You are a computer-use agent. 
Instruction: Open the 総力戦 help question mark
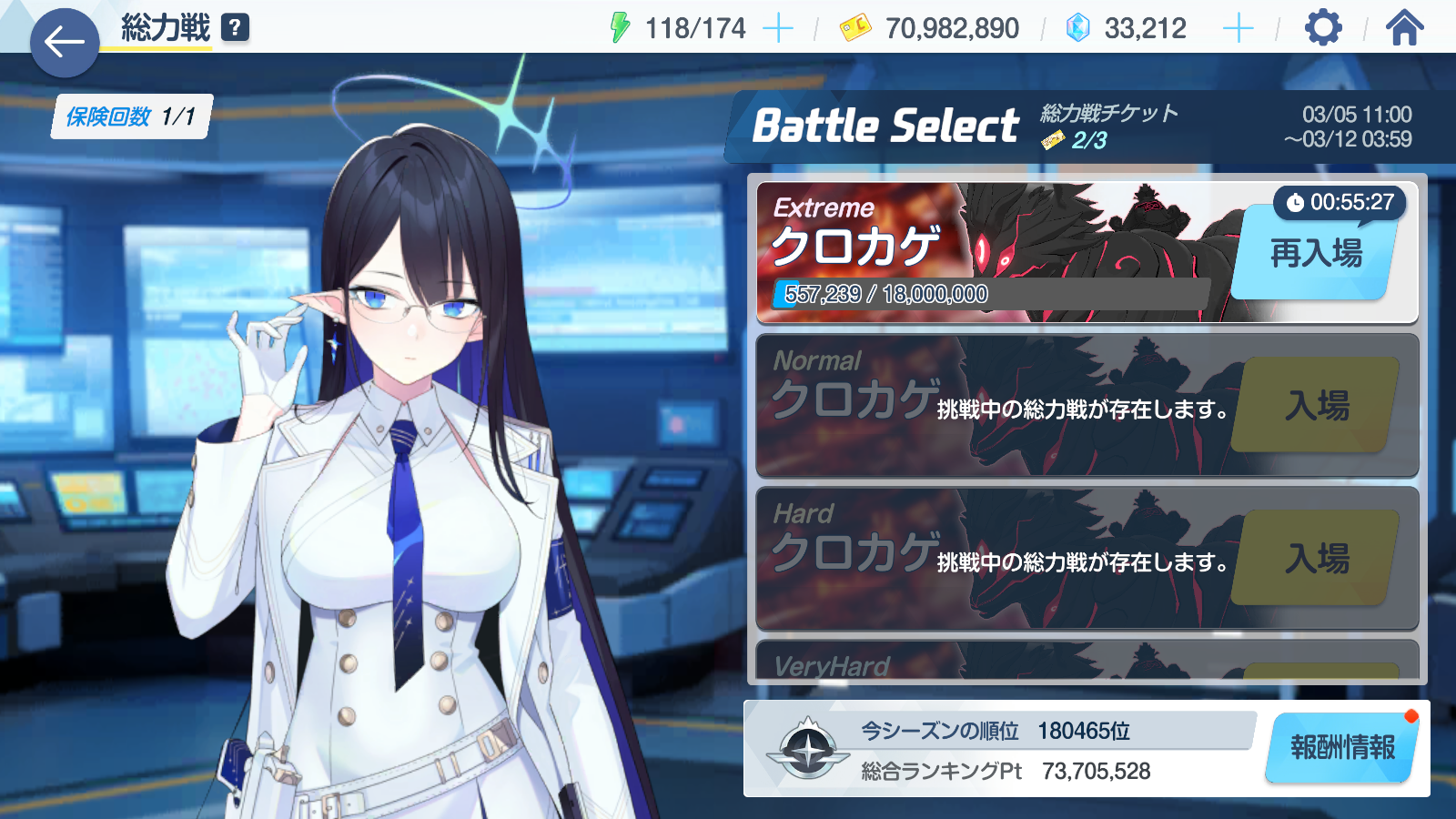235,27
